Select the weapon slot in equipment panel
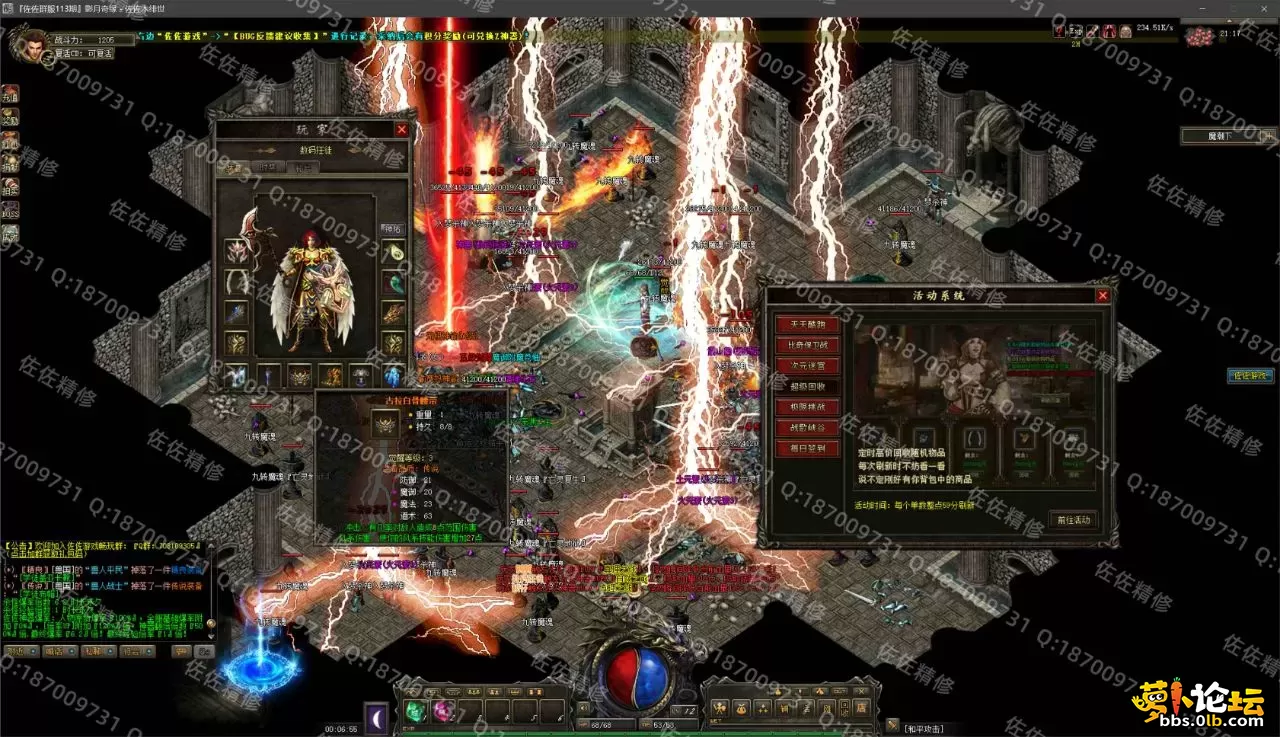Viewport: 1280px width, 737px height. click(237, 249)
